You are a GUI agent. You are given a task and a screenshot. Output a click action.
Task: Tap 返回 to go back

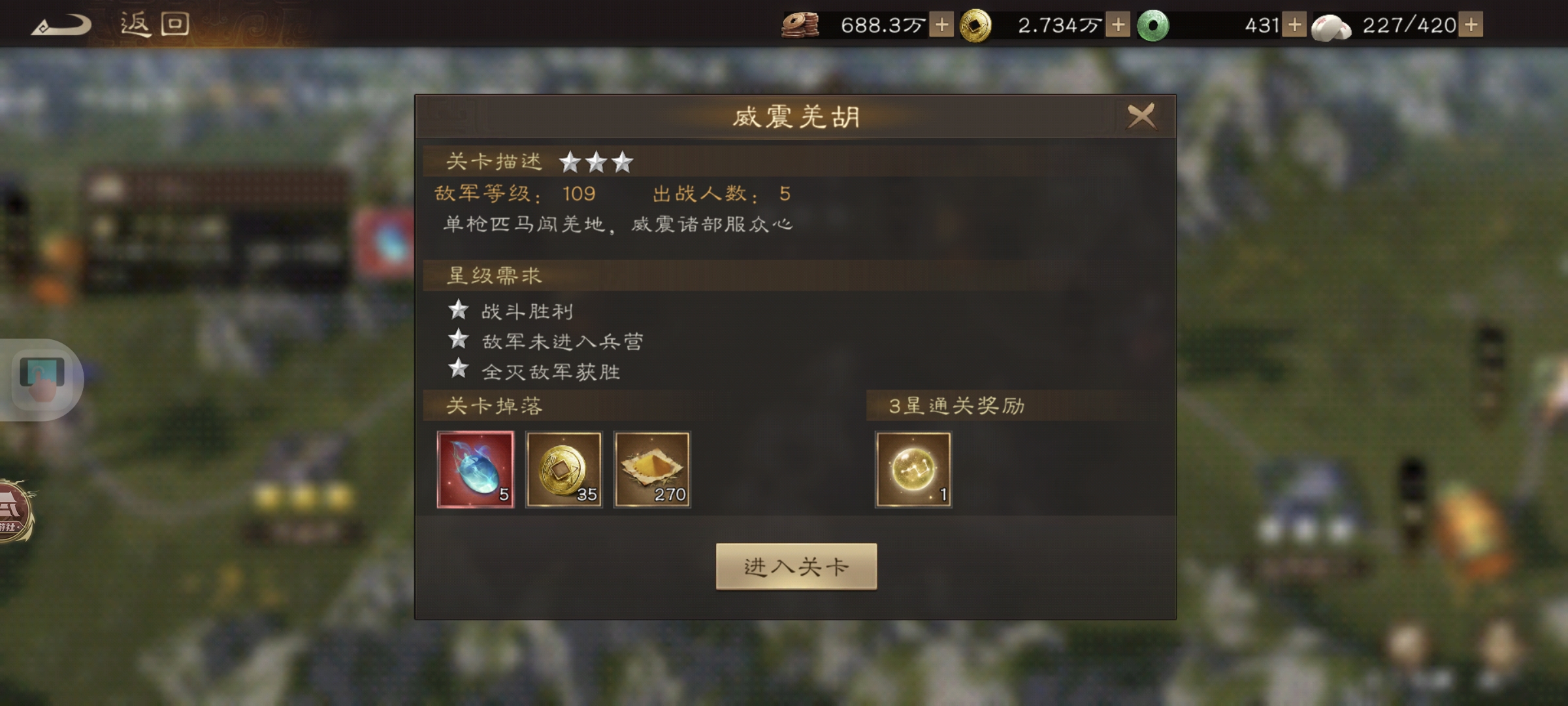point(152,24)
